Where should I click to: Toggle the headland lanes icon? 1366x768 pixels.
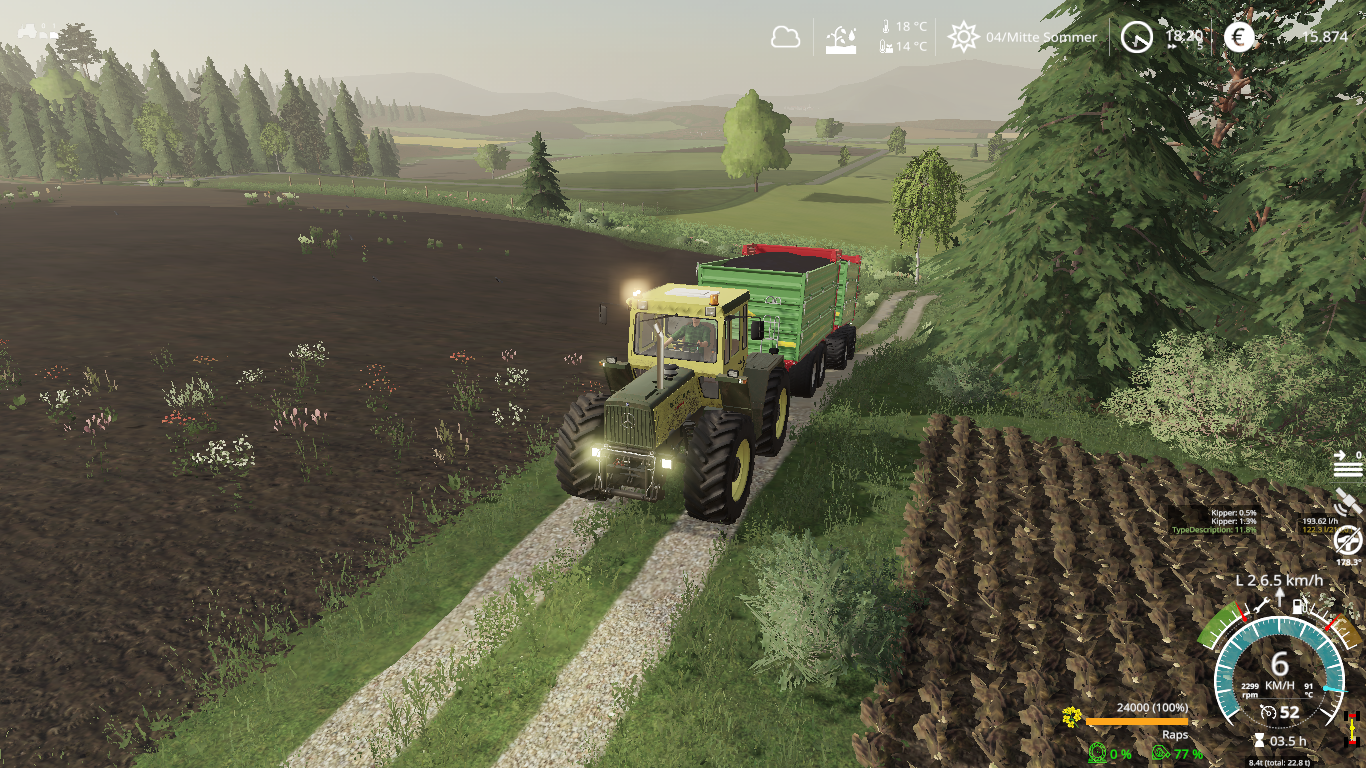(x=1347, y=463)
